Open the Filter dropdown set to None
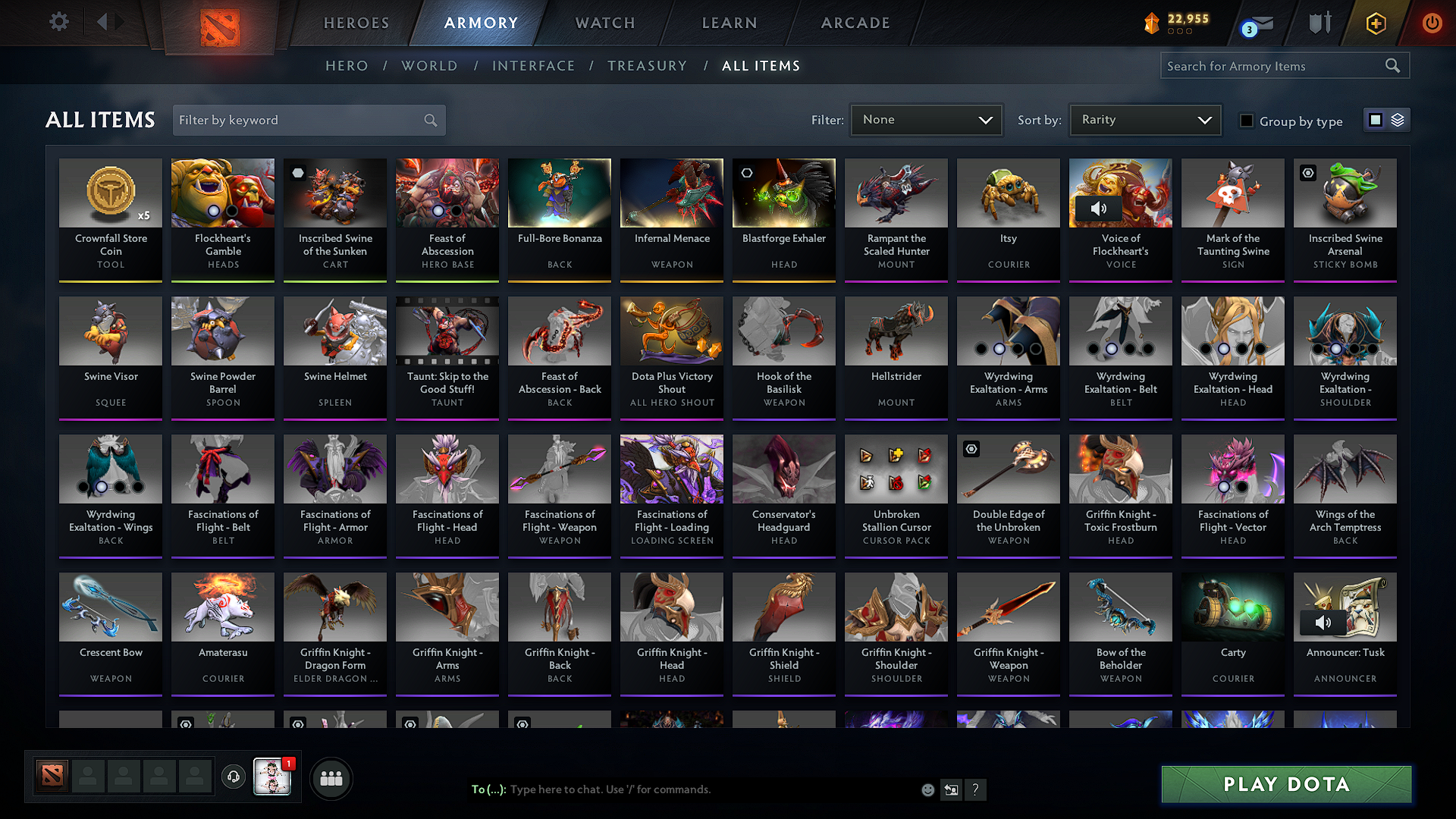The width and height of the screenshot is (1456, 819). tap(926, 119)
